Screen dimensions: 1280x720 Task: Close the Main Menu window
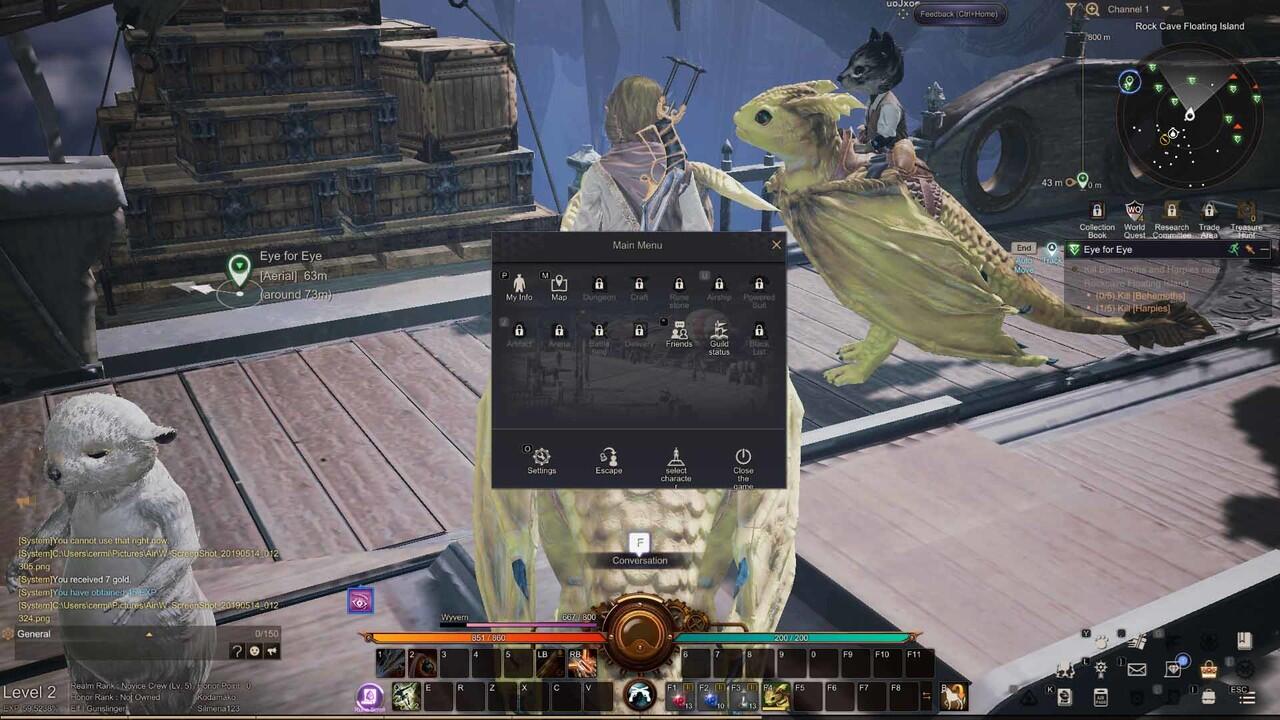pyautogui.click(x=776, y=245)
